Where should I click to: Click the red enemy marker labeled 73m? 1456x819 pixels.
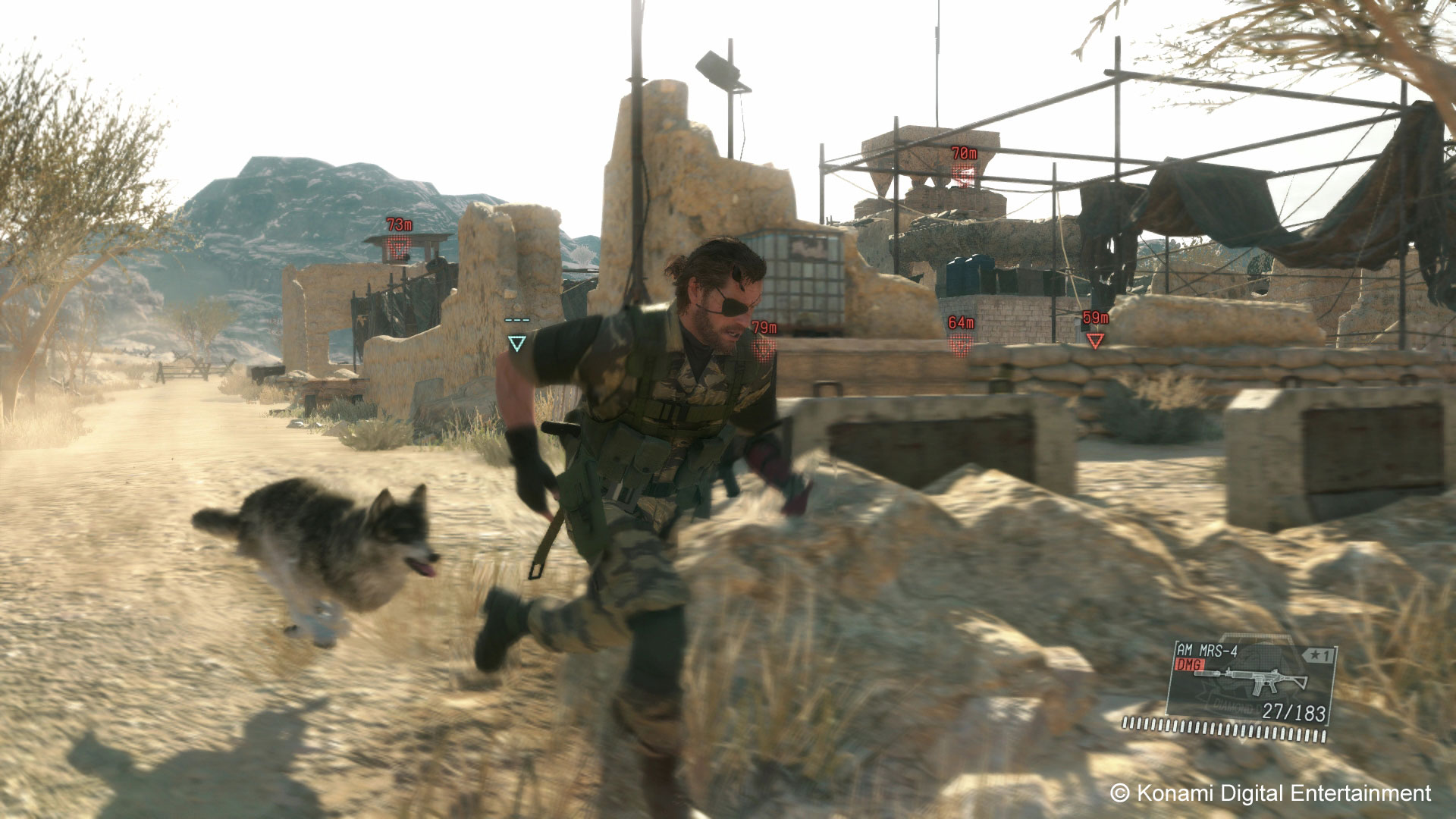click(x=398, y=246)
